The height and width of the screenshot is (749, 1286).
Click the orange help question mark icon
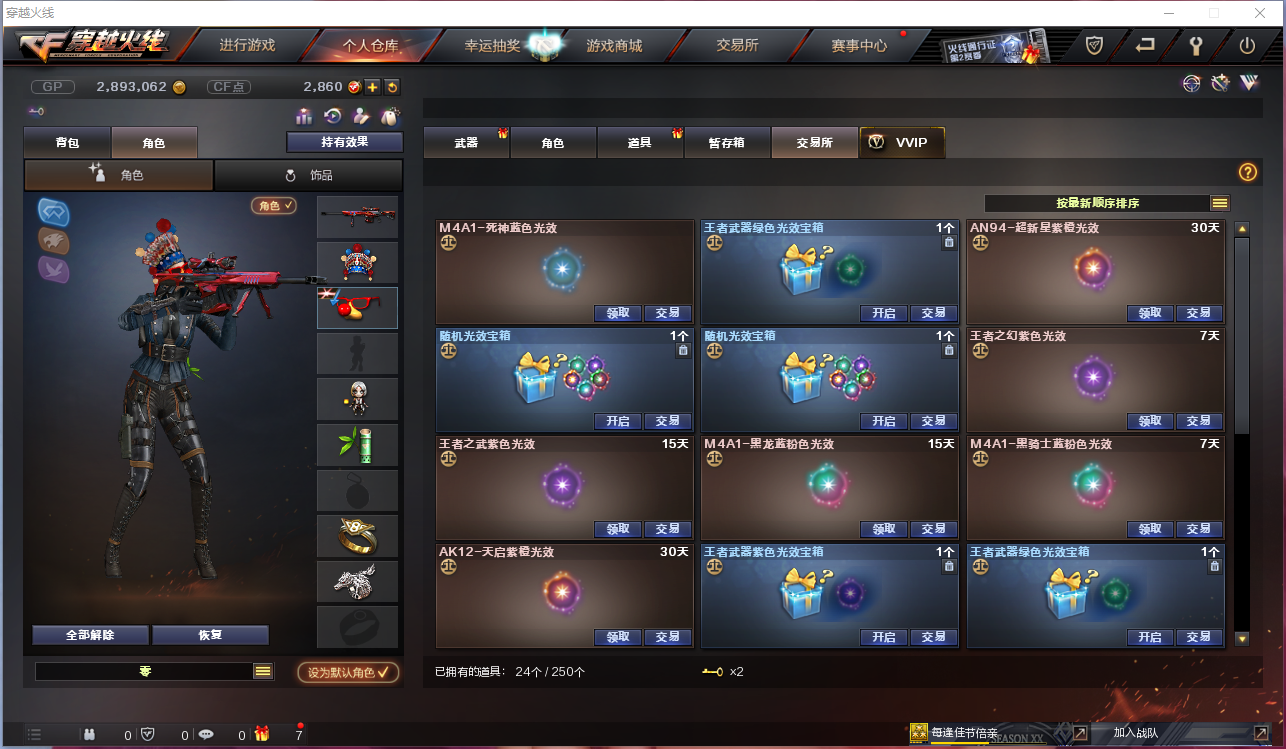(1246, 172)
